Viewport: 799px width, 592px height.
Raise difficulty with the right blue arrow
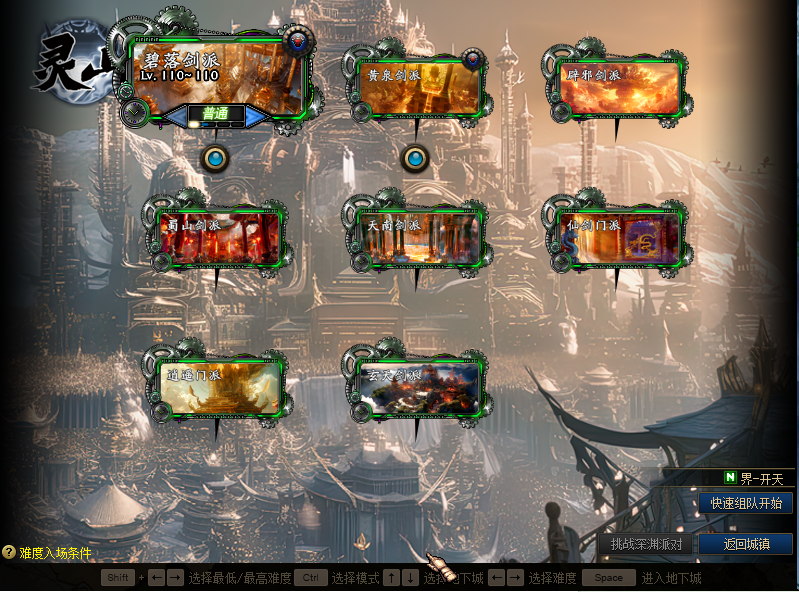[x=256, y=115]
